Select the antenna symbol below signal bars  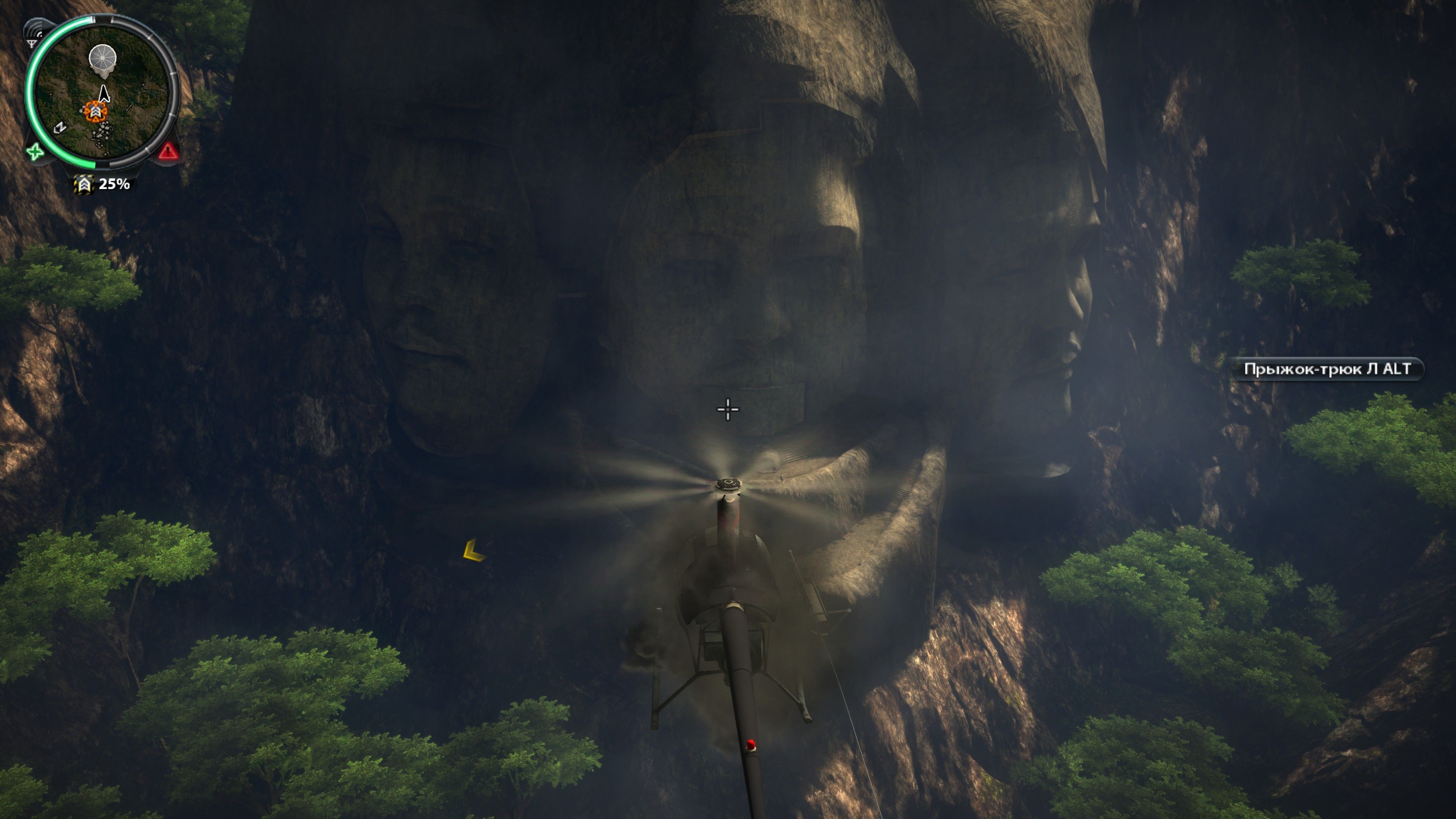[32, 43]
